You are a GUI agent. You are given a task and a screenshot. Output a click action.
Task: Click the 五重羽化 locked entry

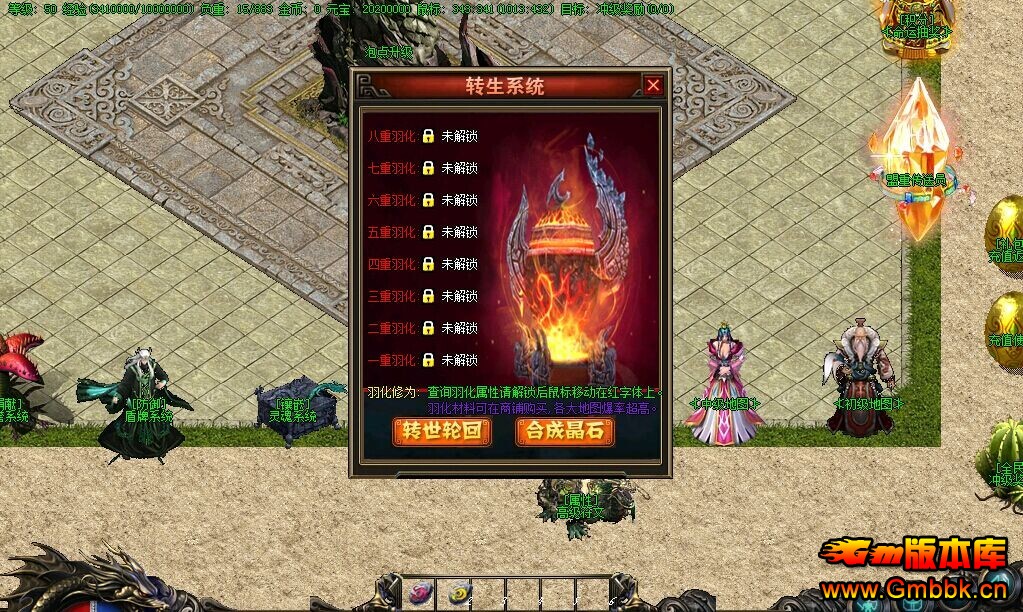[x=421, y=232]
